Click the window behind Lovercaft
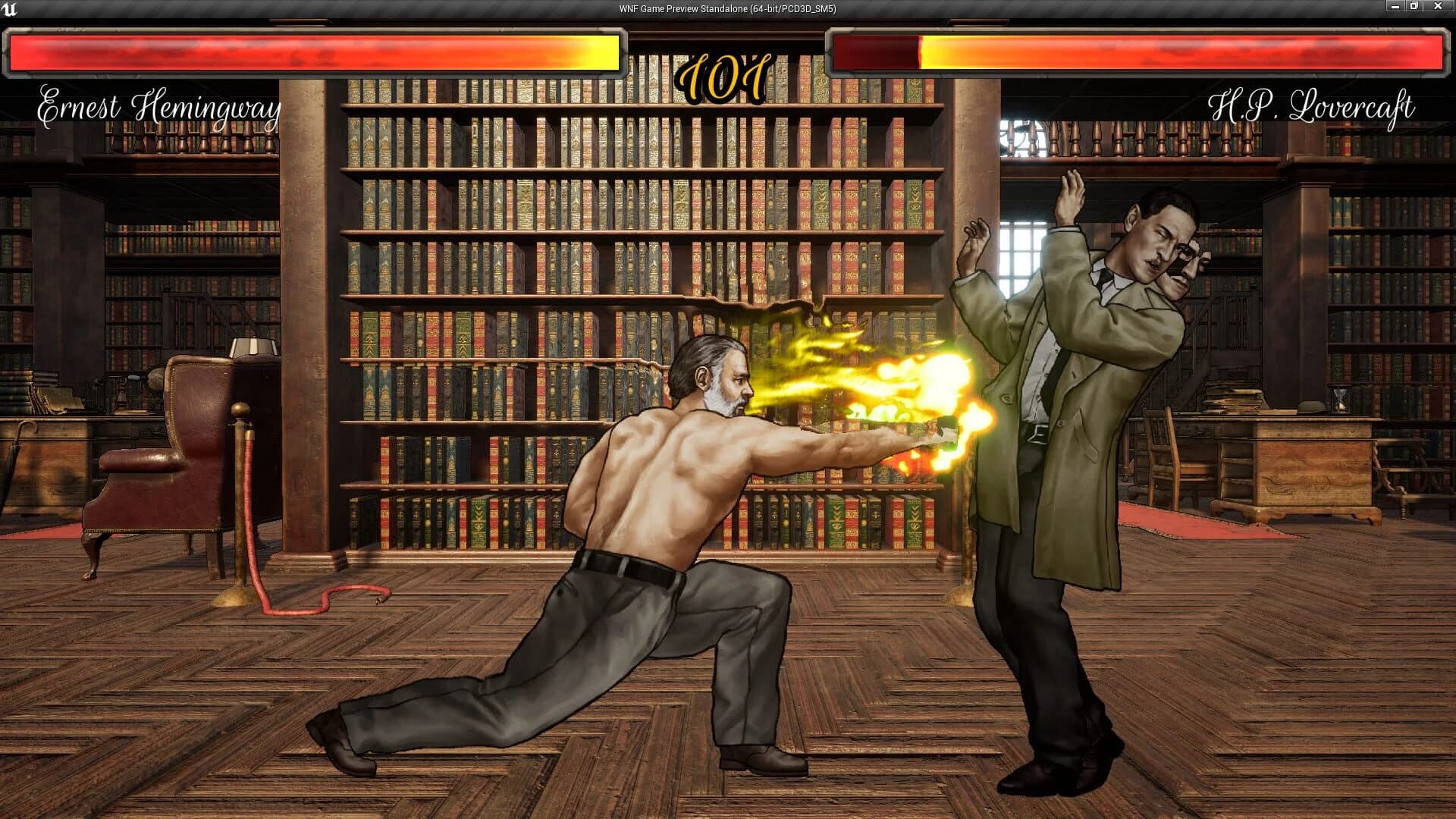 [1020, 250]
